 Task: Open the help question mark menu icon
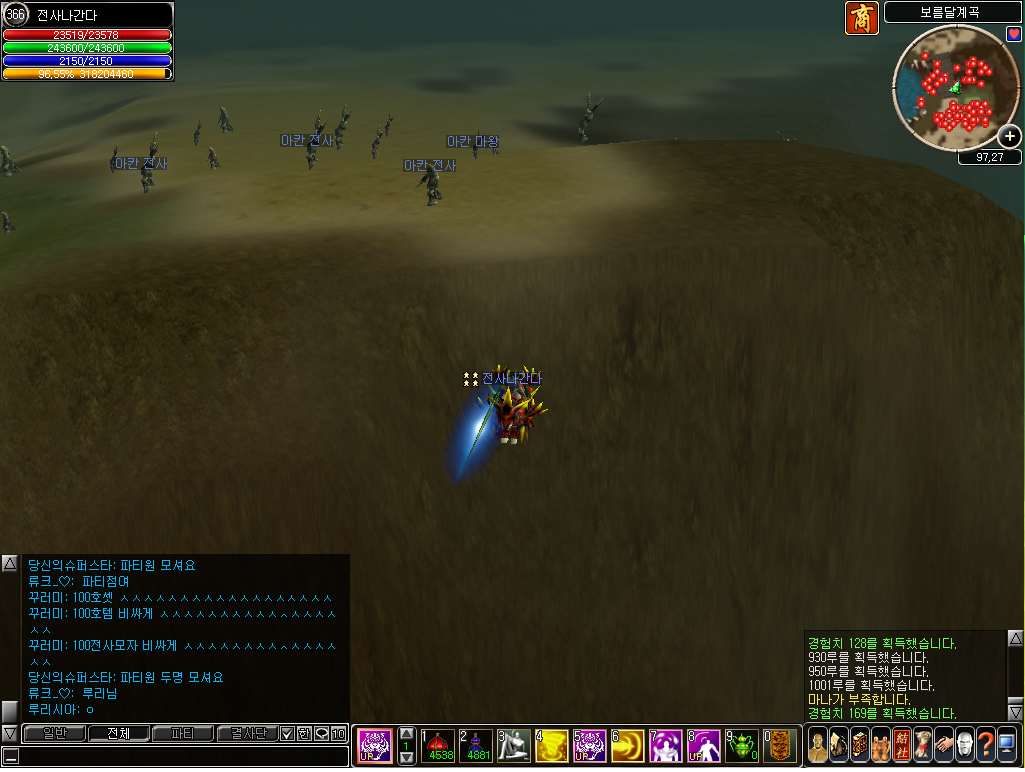point(985,745)
